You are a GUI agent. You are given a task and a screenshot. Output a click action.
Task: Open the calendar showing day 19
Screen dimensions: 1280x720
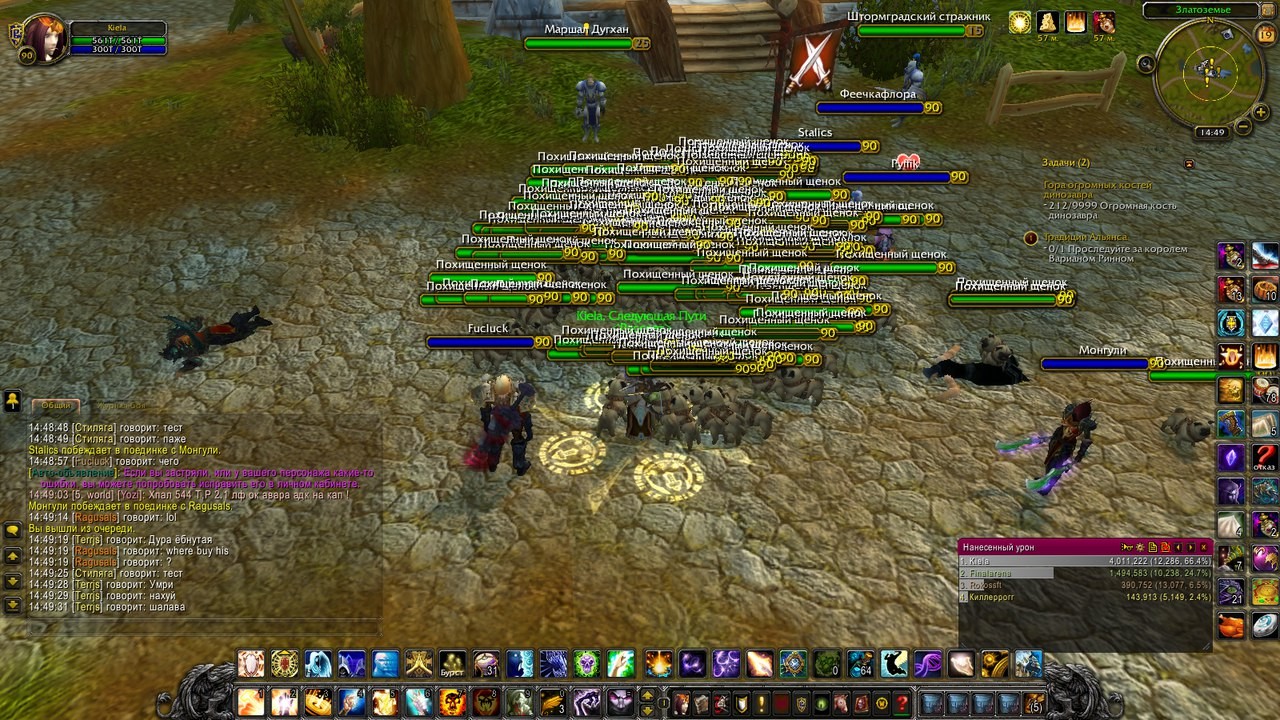click(1265, 35)
